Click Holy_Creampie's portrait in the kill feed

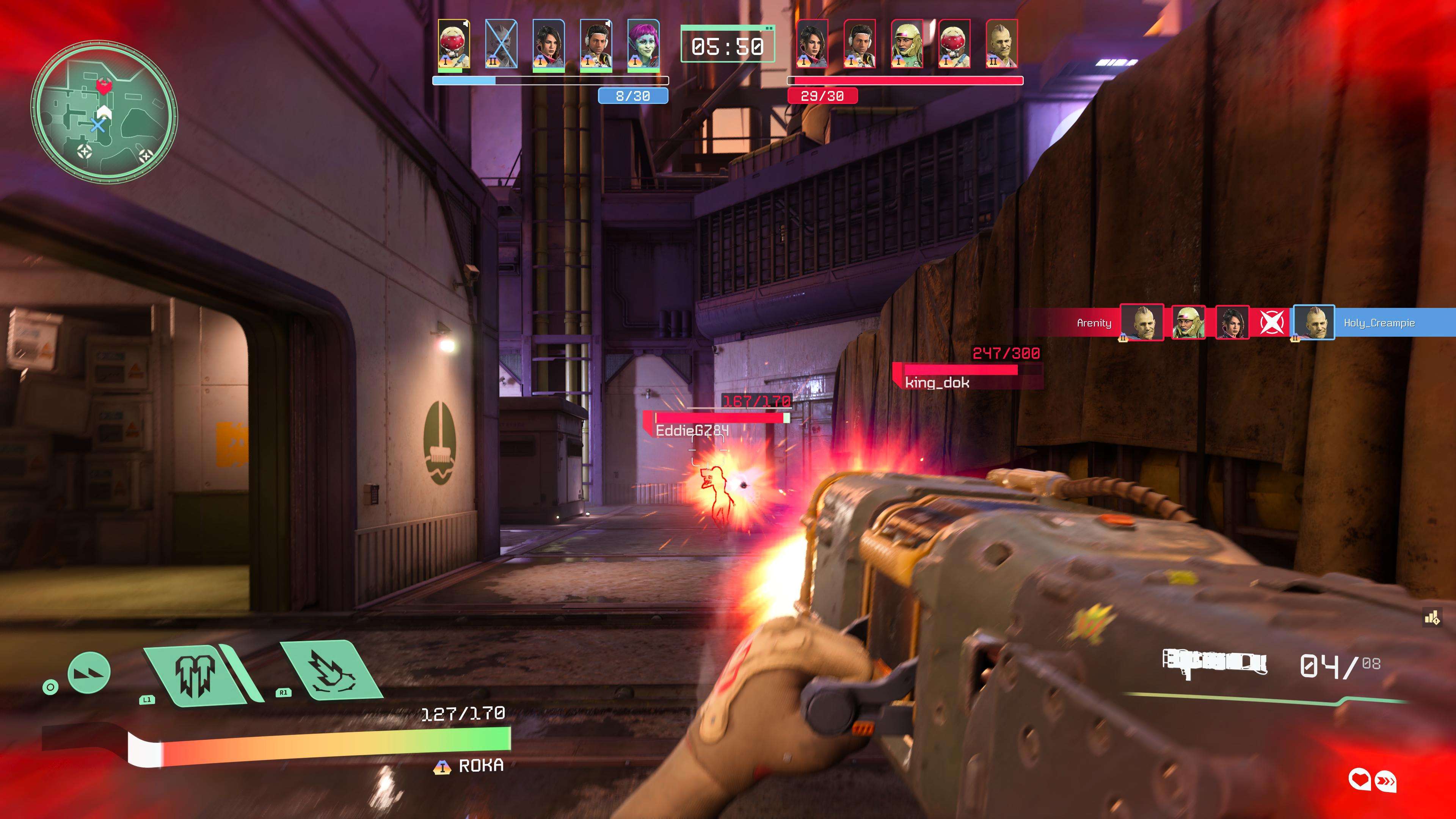[1313, 323]
